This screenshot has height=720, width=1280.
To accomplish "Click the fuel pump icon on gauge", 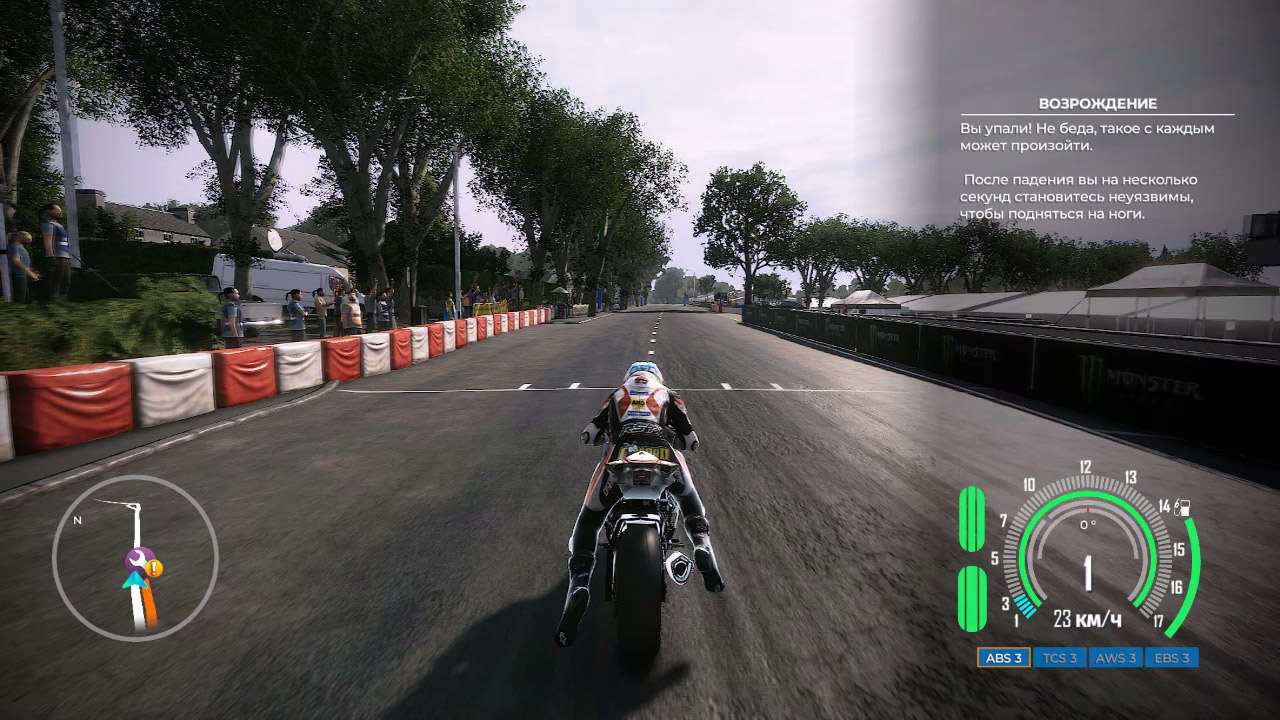I will [1184, 506].
